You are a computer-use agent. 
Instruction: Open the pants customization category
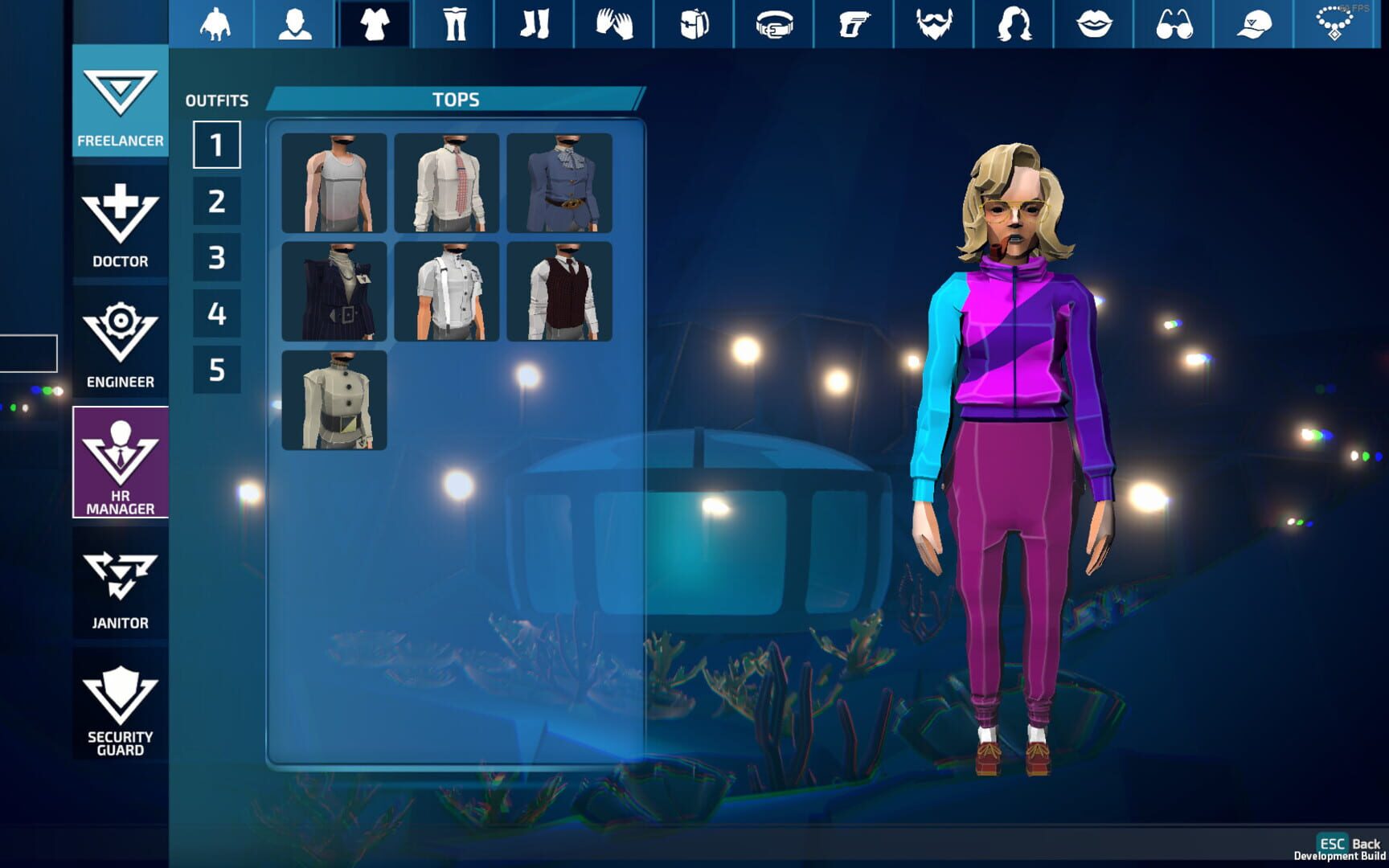point(454,24)
